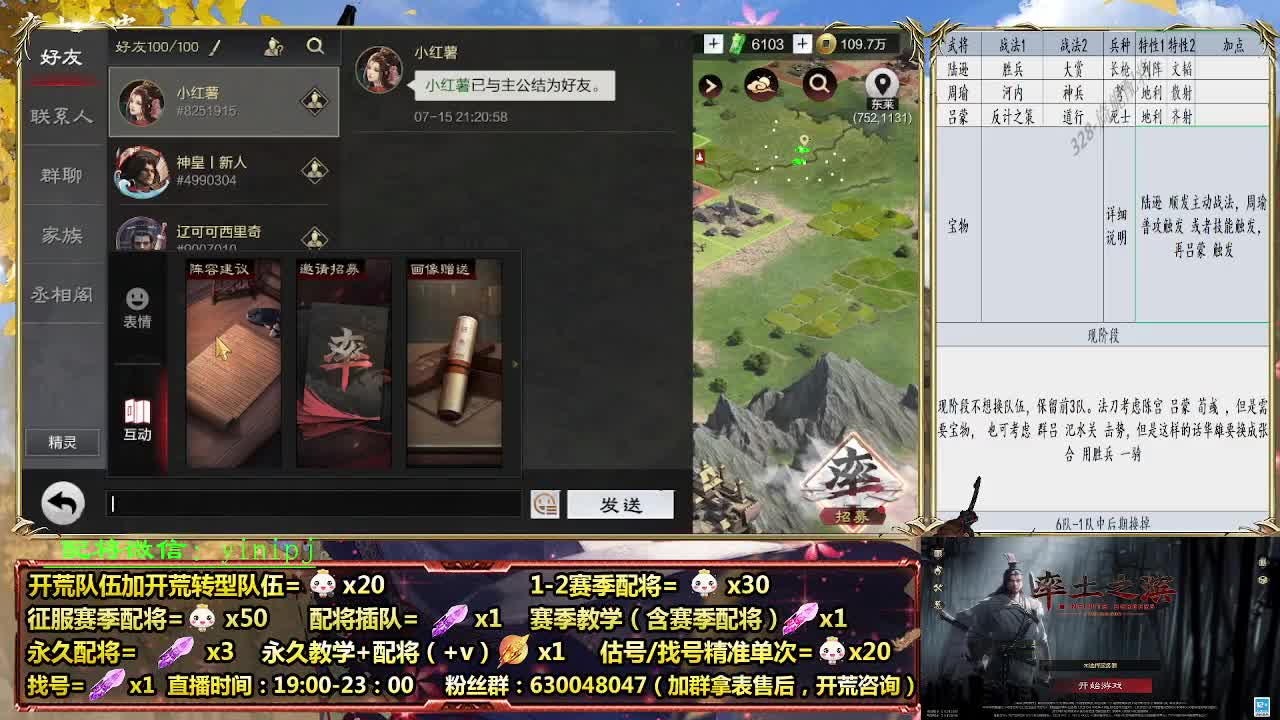Switch to the 联系人 tab
The image size is (1280, 720).
pyautogui.click(x=62, y=116)
